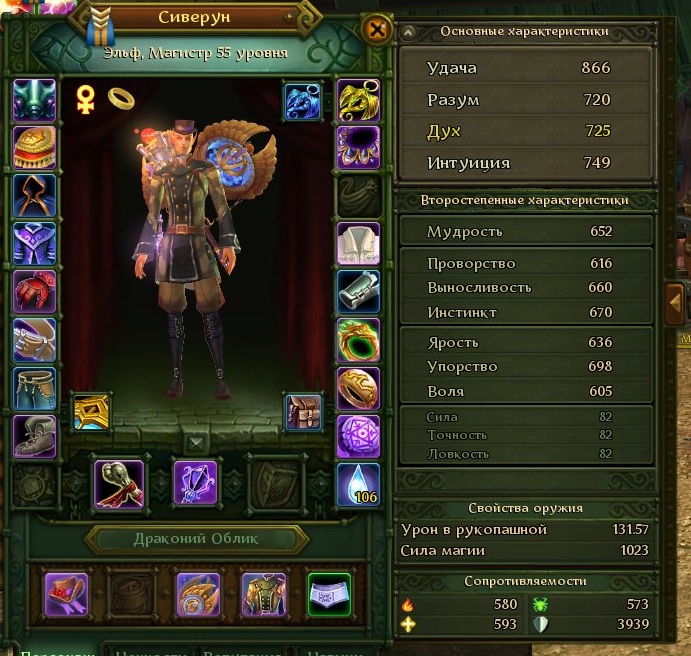The image size is (691, 656).
Task: Select the white underwear costume slot
Action: [x=327, y=594]
